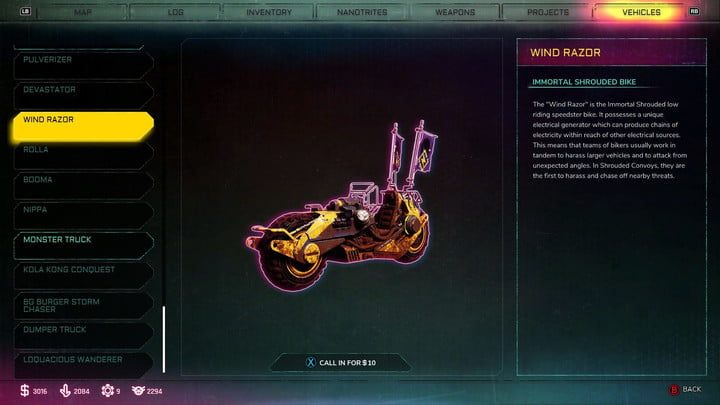720x405 pixels.
Task: Switch to the Inventory tab
Action: tap(269, 13)
